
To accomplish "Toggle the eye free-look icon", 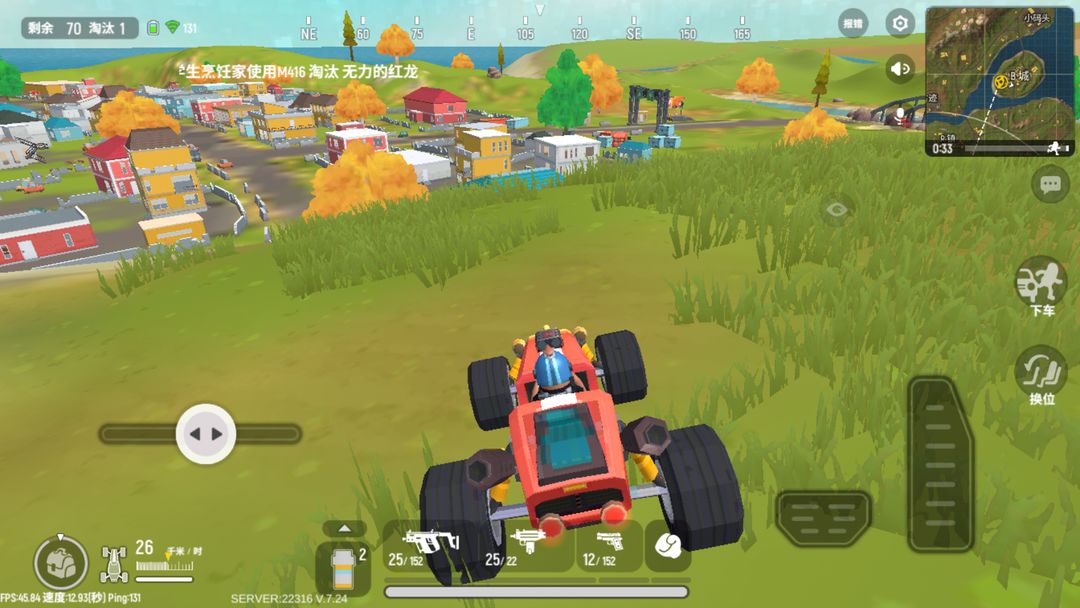I will (838, 209).
